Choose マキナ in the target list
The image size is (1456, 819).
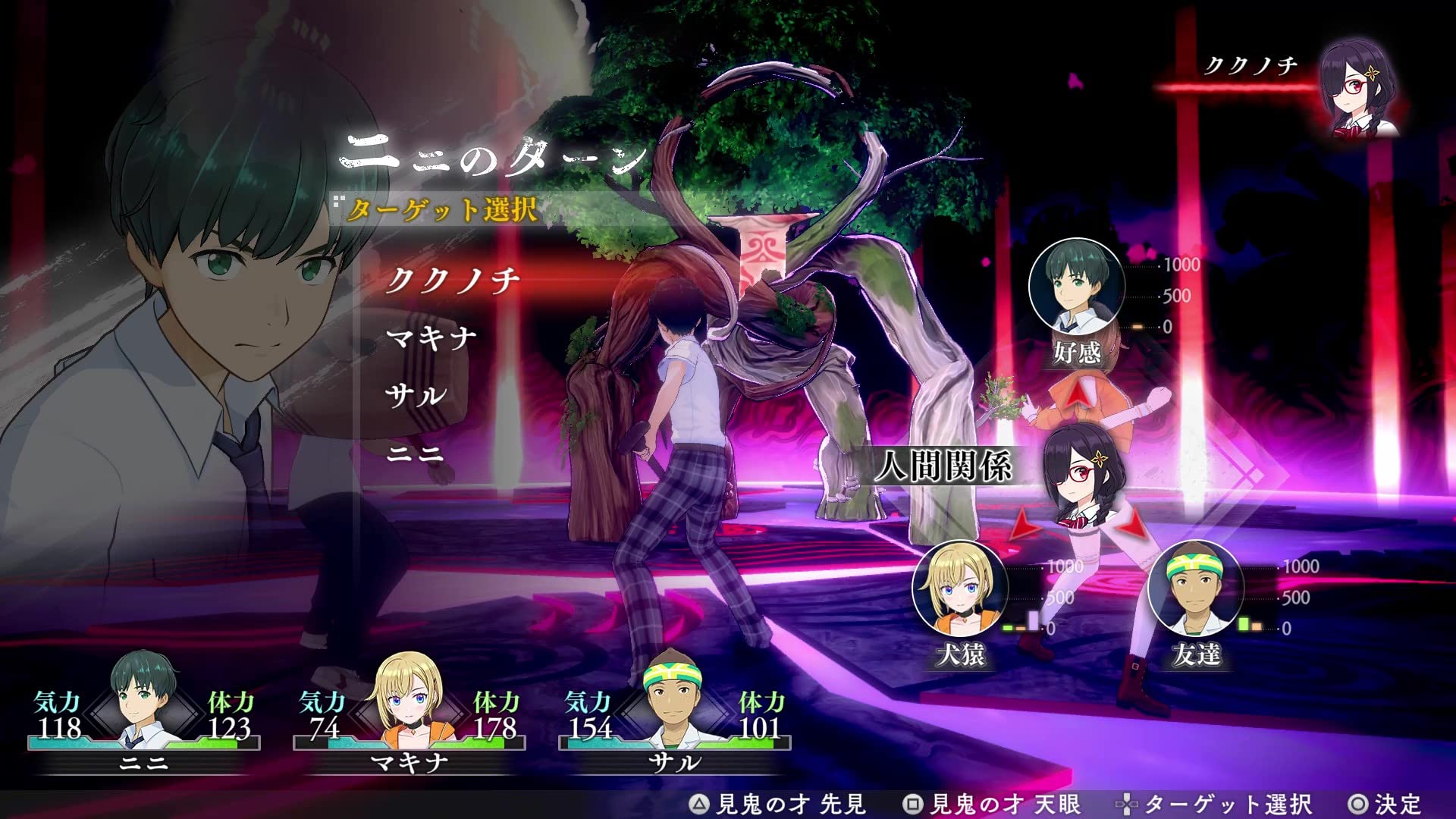coord(431,337)
